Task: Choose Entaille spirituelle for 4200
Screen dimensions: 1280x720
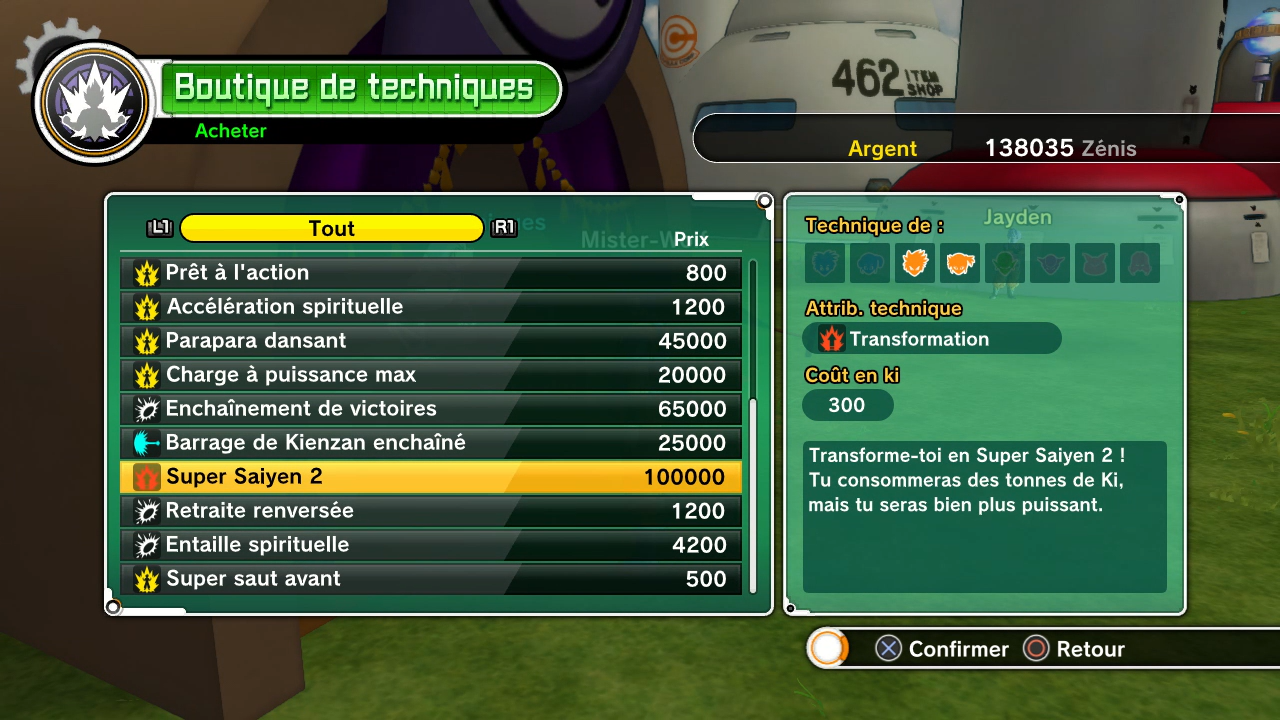Action: click(430, 545)
